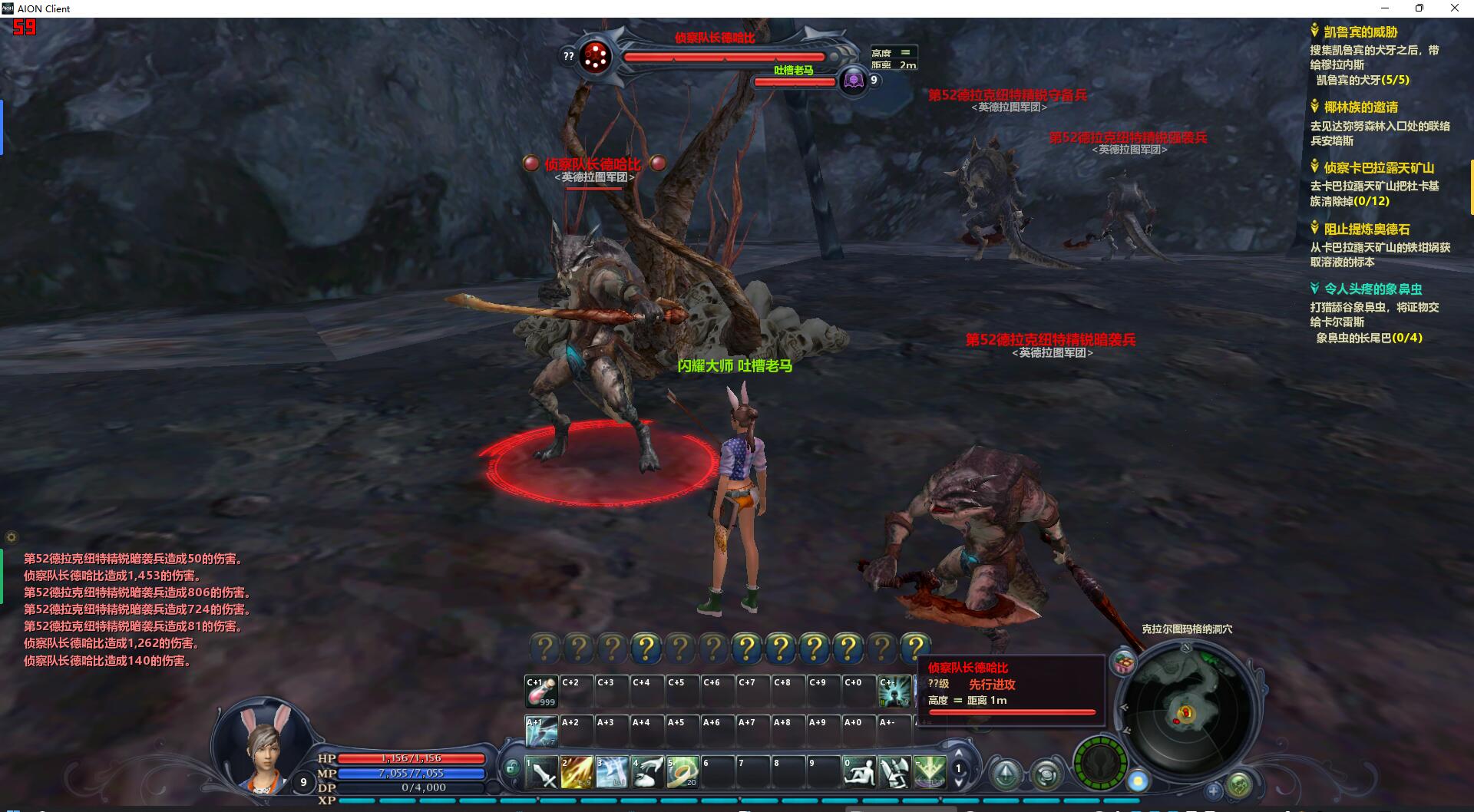Screen dimensions: 1474x812
Task: Click the blue plus button below the minimap
Action: click(x=1213, y=790)
